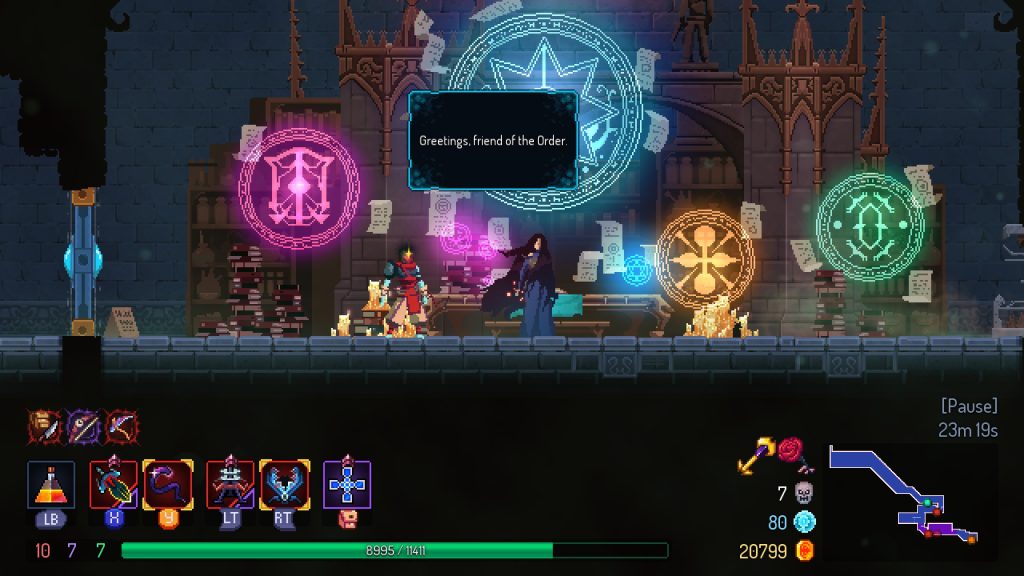Select the green dagger weapon slot

pos(114,485)
